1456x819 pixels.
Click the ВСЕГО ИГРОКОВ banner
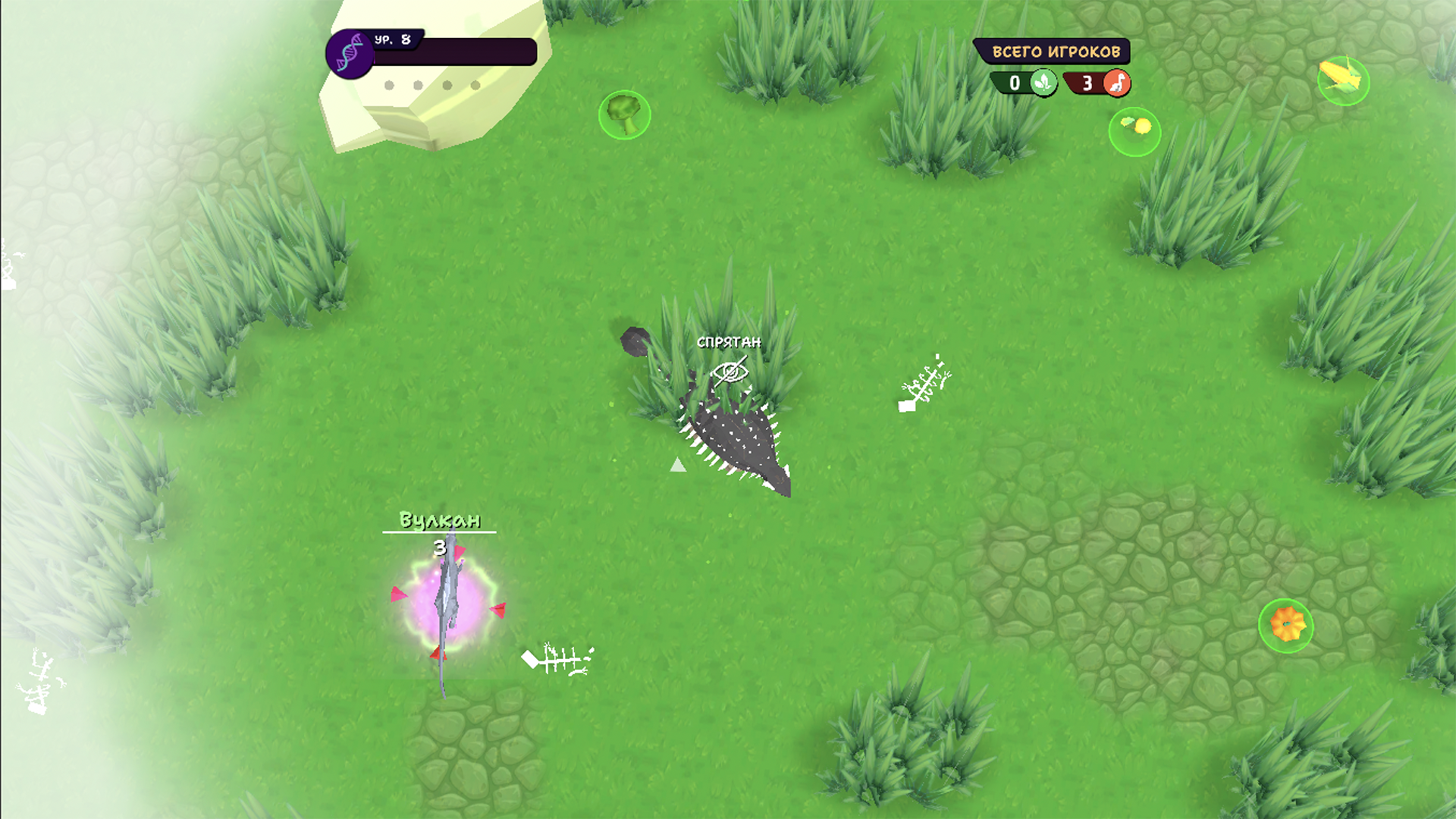tap(1056, 51)
